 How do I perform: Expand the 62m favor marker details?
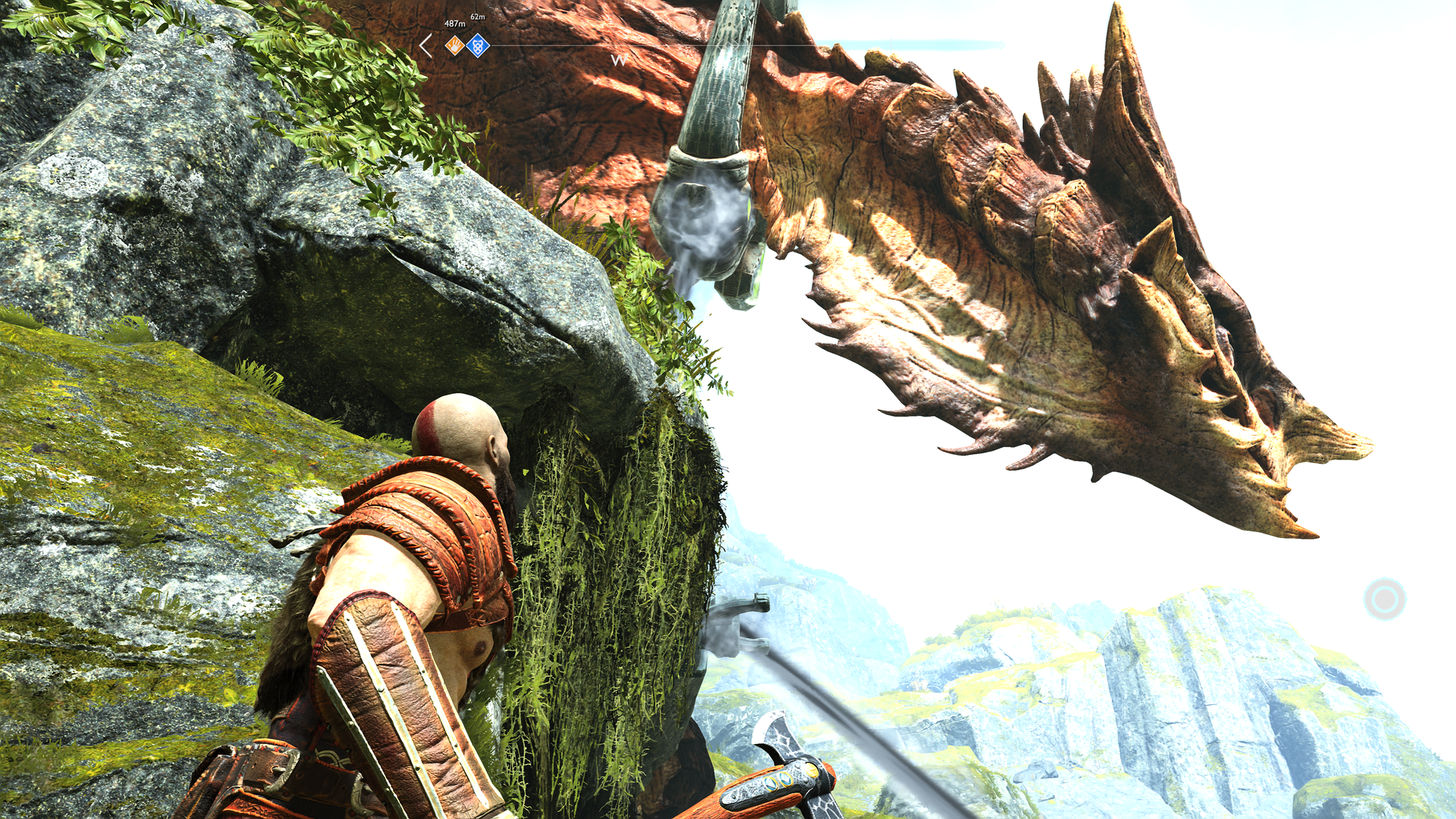point(478,16)
